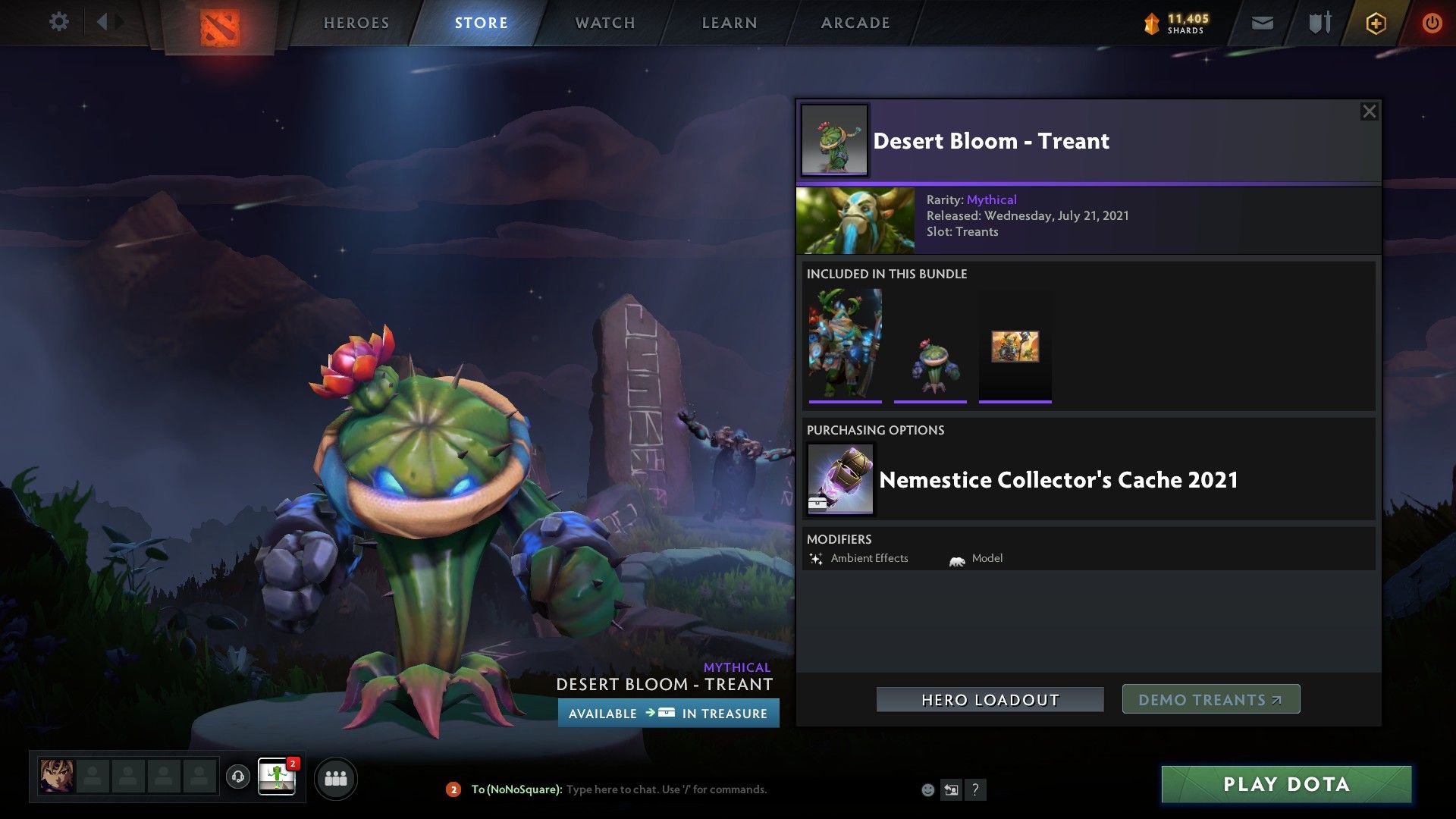The height and width of the screenshot is (819, 1456).
Task: Open the Learn tab
Action: pos(730,23)
